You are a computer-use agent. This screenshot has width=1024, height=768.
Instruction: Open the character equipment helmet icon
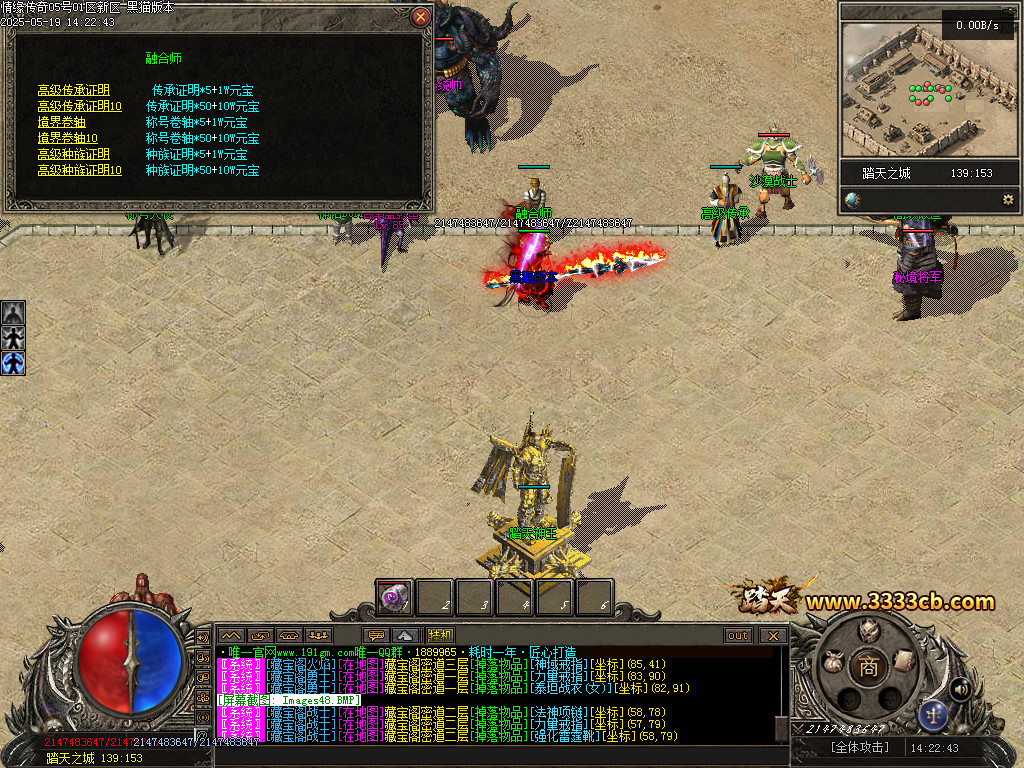coord(868,630)
